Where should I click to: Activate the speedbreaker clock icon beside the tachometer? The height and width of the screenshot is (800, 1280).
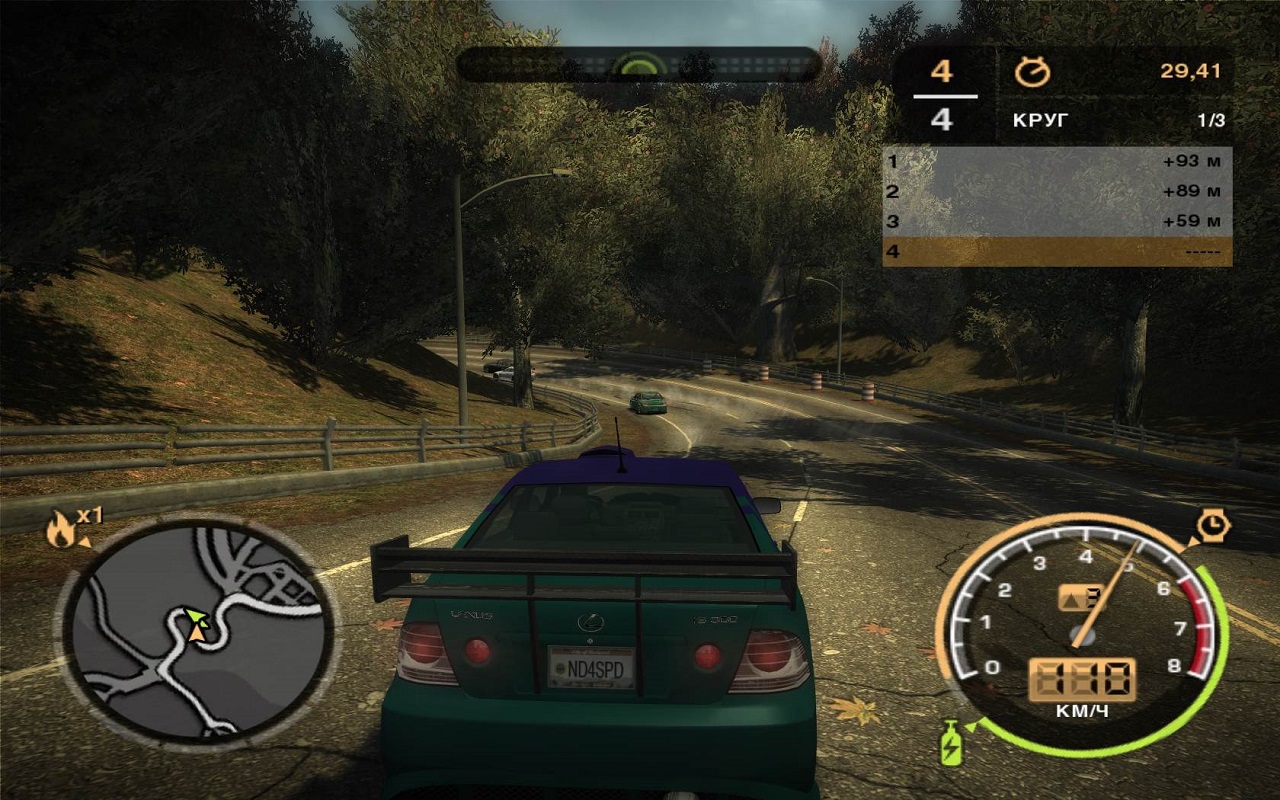click(x=1212, y=524)
